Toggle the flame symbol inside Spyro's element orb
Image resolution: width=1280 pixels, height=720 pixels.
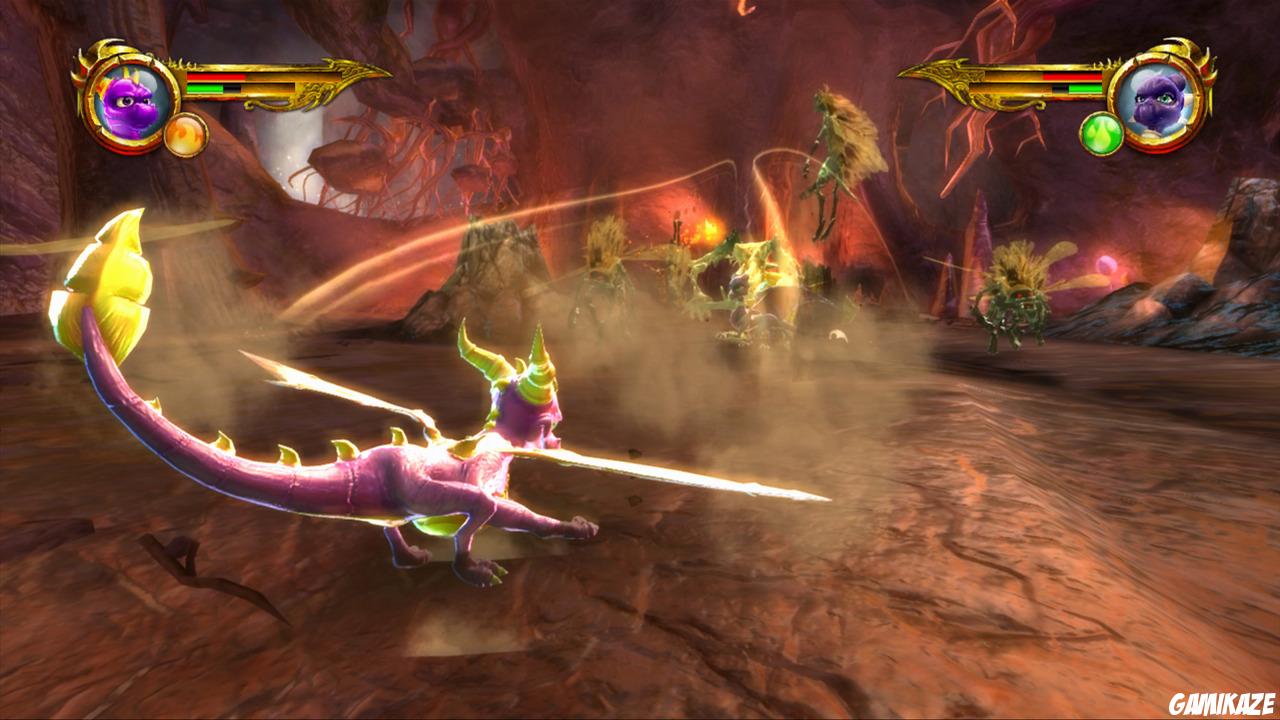click(x=184, y=134)
